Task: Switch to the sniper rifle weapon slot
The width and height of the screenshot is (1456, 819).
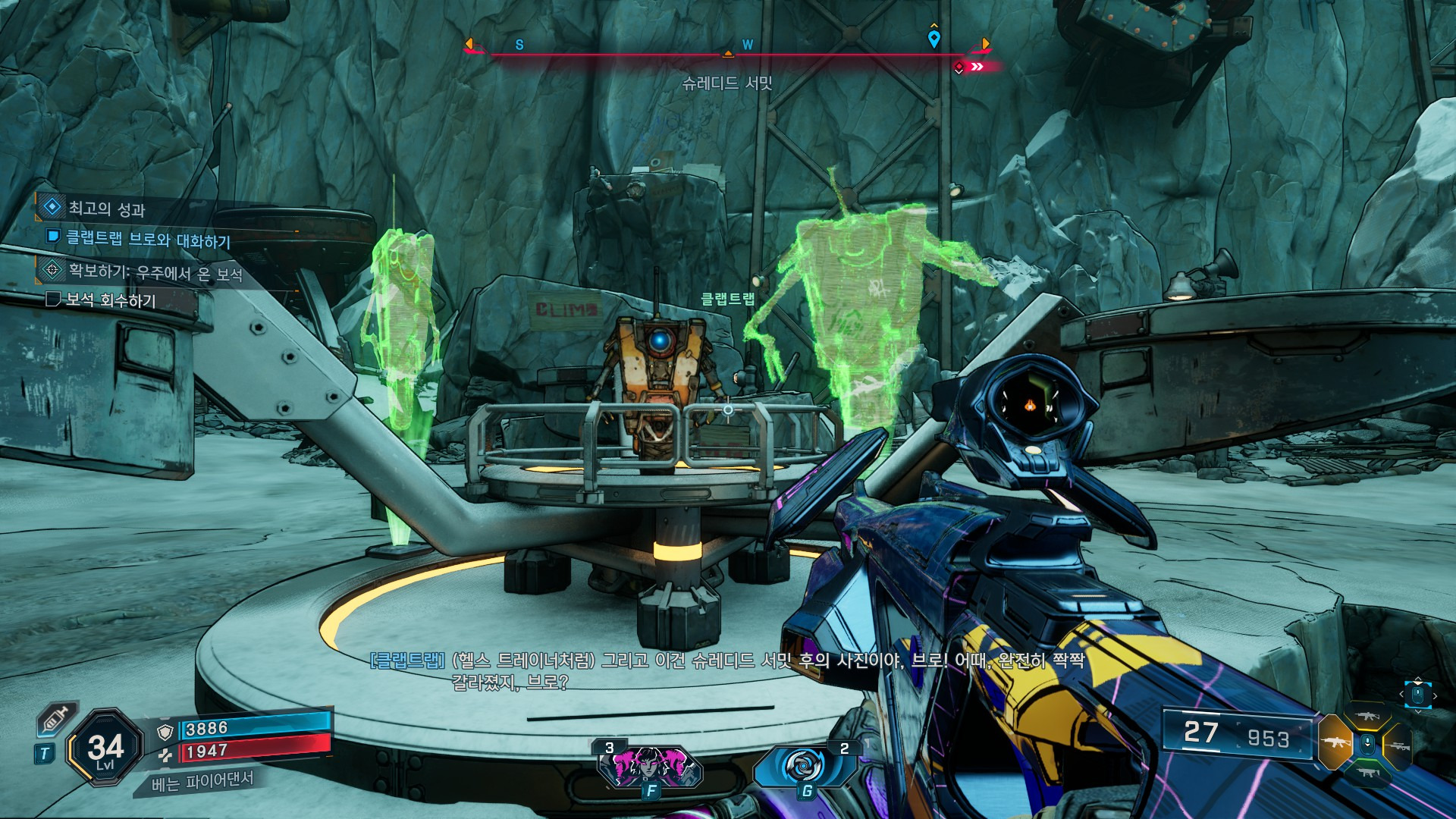Action: point(1399,746)
